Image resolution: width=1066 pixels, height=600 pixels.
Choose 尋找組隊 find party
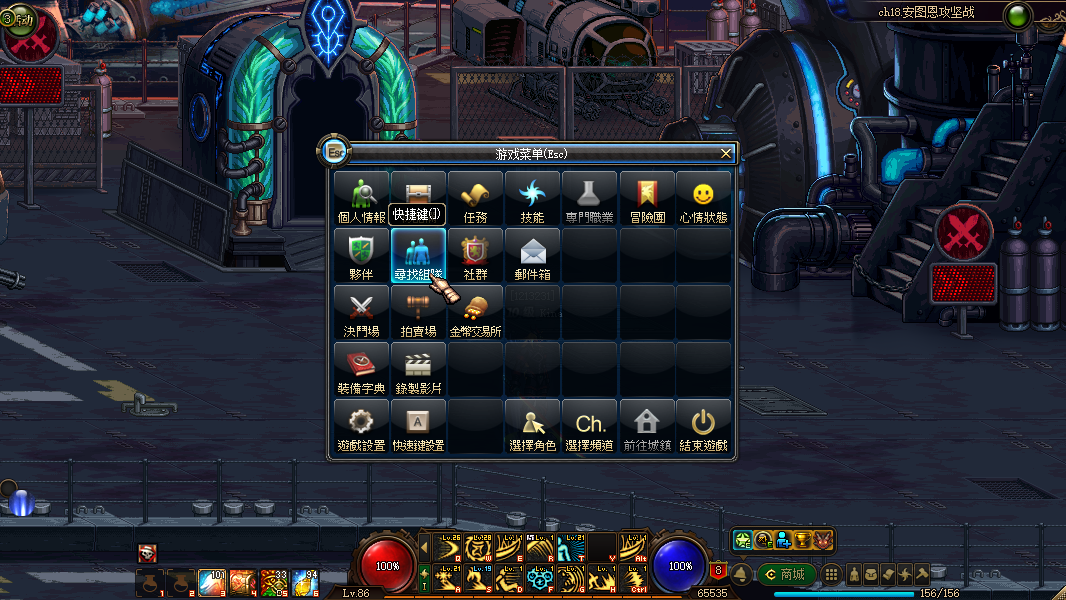pos(418,255)
